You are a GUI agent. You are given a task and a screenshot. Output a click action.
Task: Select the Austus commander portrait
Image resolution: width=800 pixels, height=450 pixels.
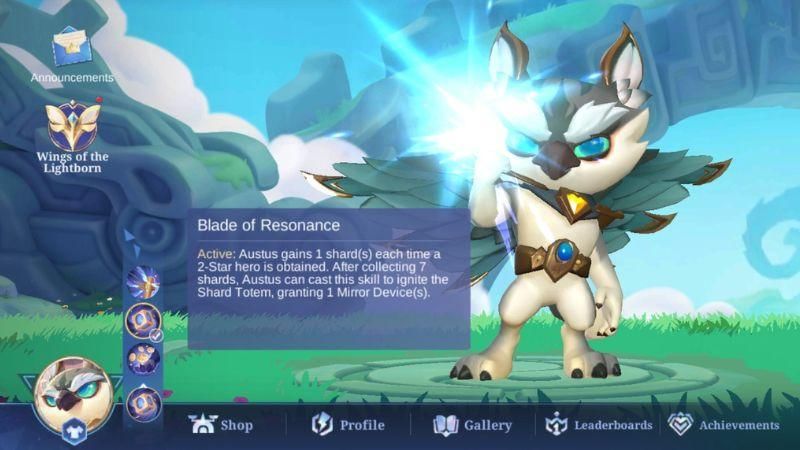(72, 392)
